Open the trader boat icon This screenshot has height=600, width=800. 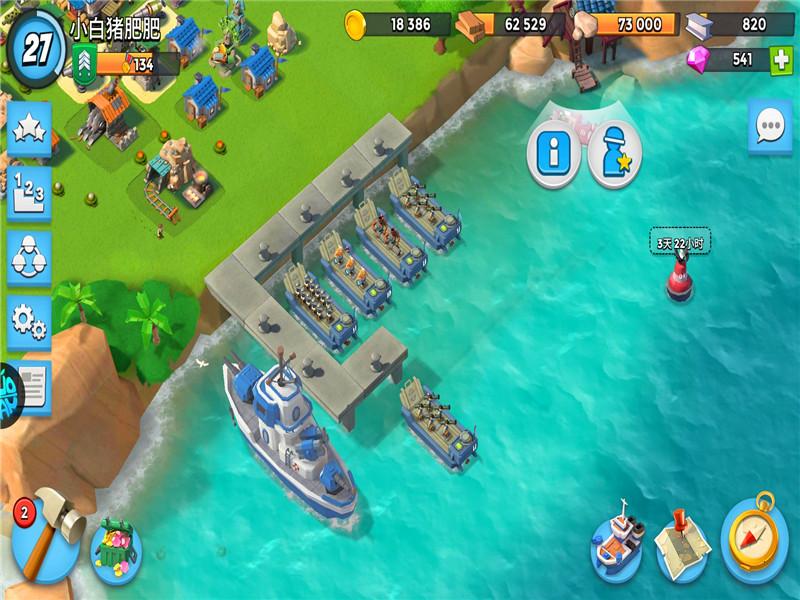tap(616, 546)
